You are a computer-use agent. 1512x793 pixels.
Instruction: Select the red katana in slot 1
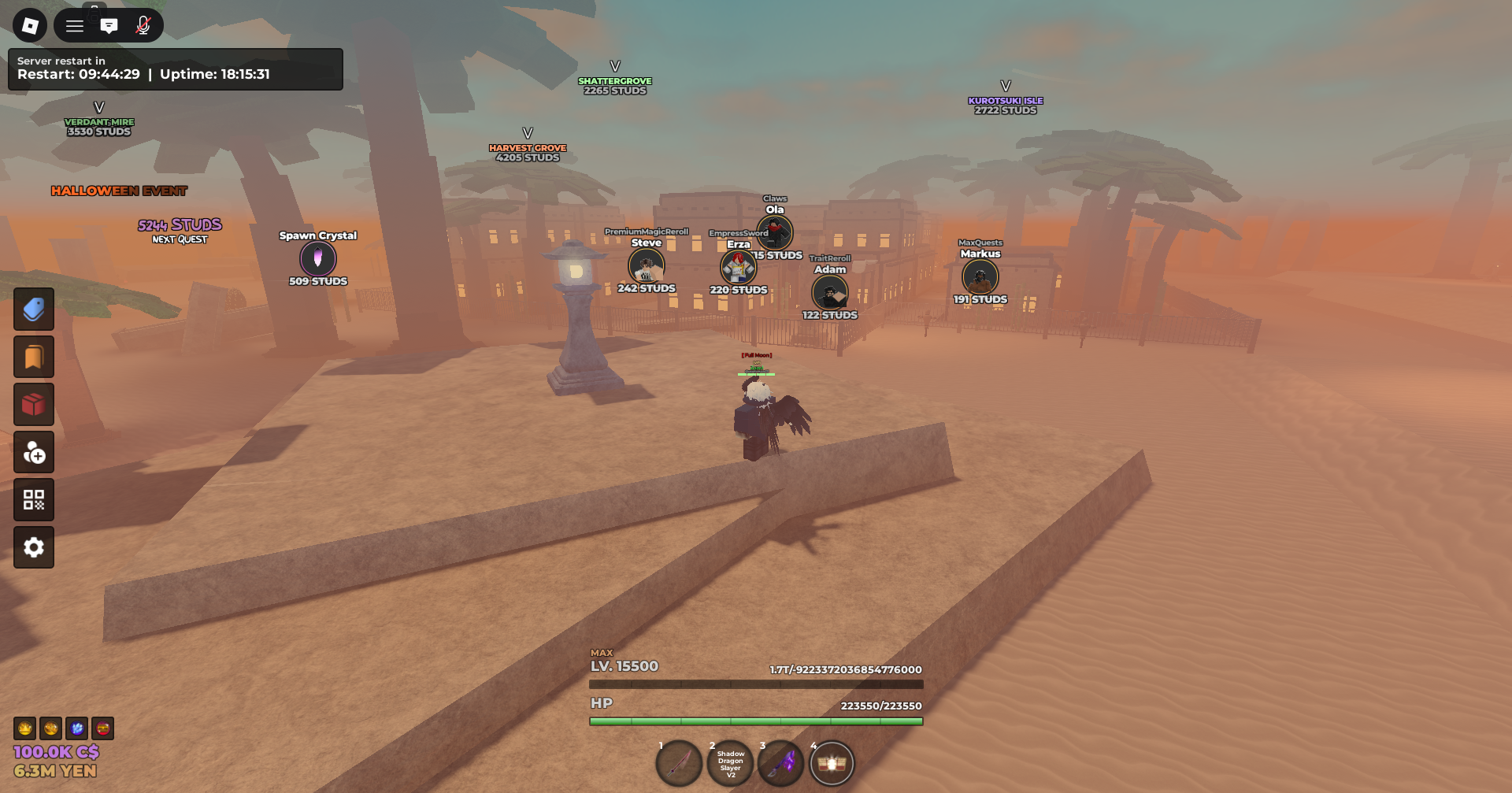point(679,763)
